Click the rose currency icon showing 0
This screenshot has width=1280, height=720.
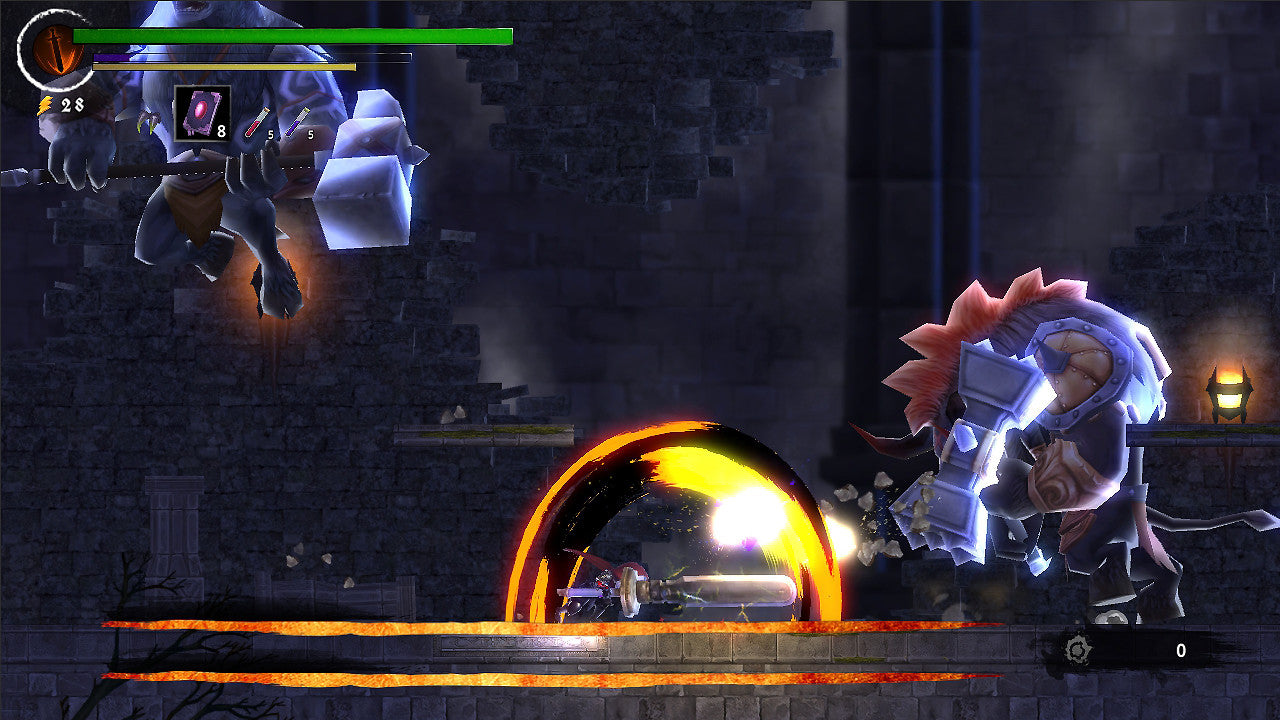pyautogui.click(x=1078, y=650)
